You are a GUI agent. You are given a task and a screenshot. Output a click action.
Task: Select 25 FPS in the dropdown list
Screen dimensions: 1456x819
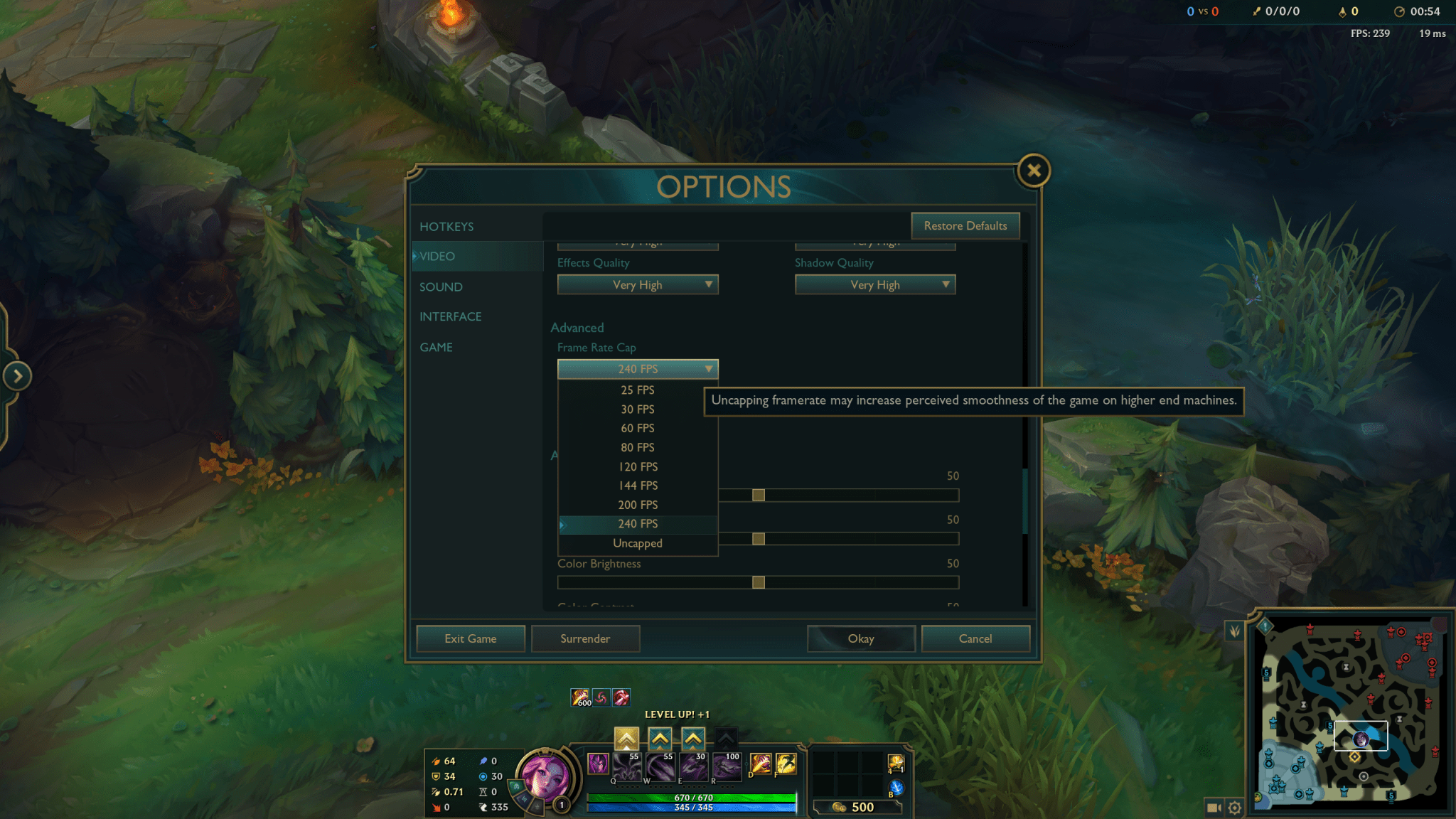point(637,390)
